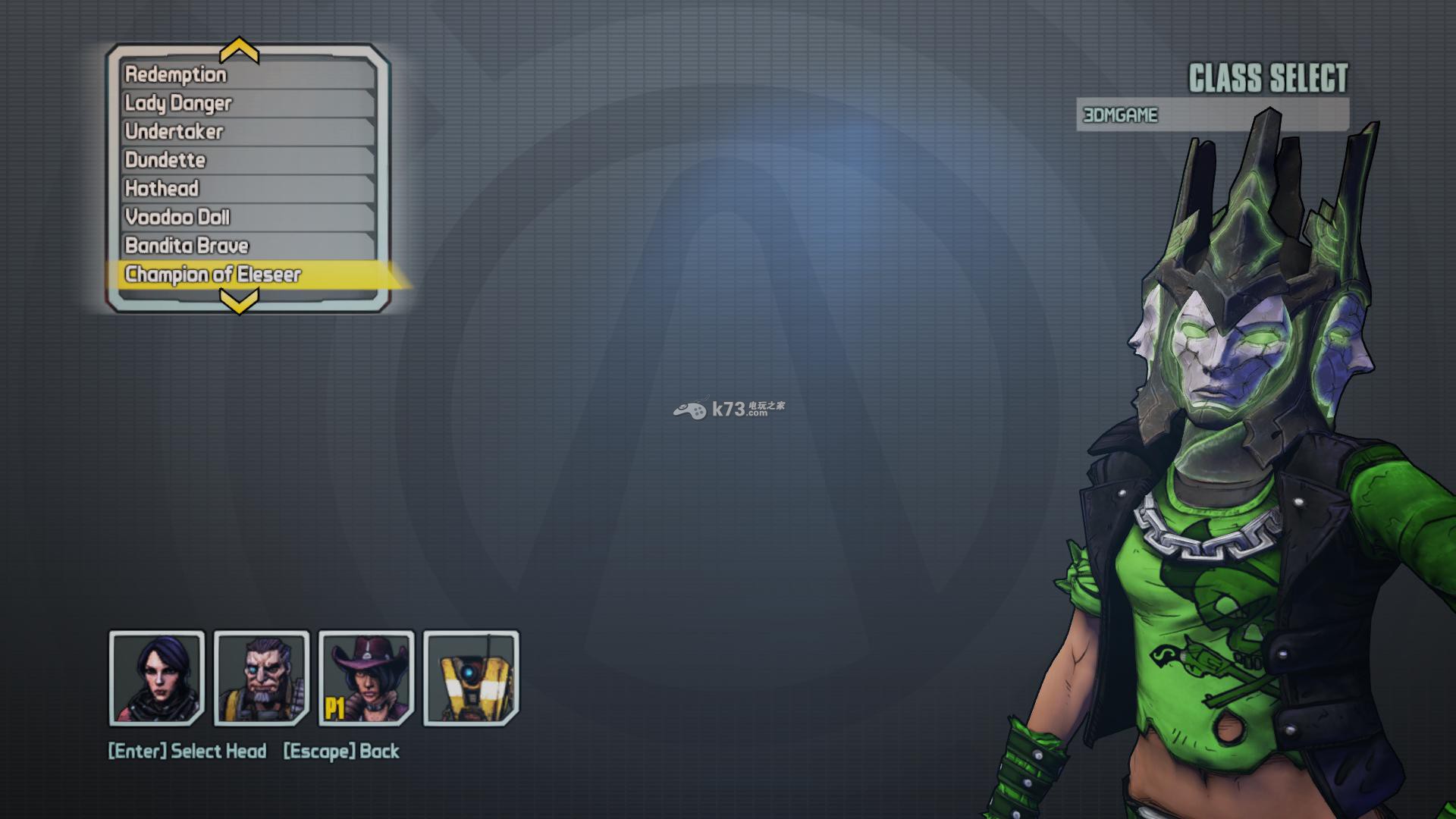Click the 3DMGAME player name field
Screen dimensions: 1456x819
(x=1212, y=115)
